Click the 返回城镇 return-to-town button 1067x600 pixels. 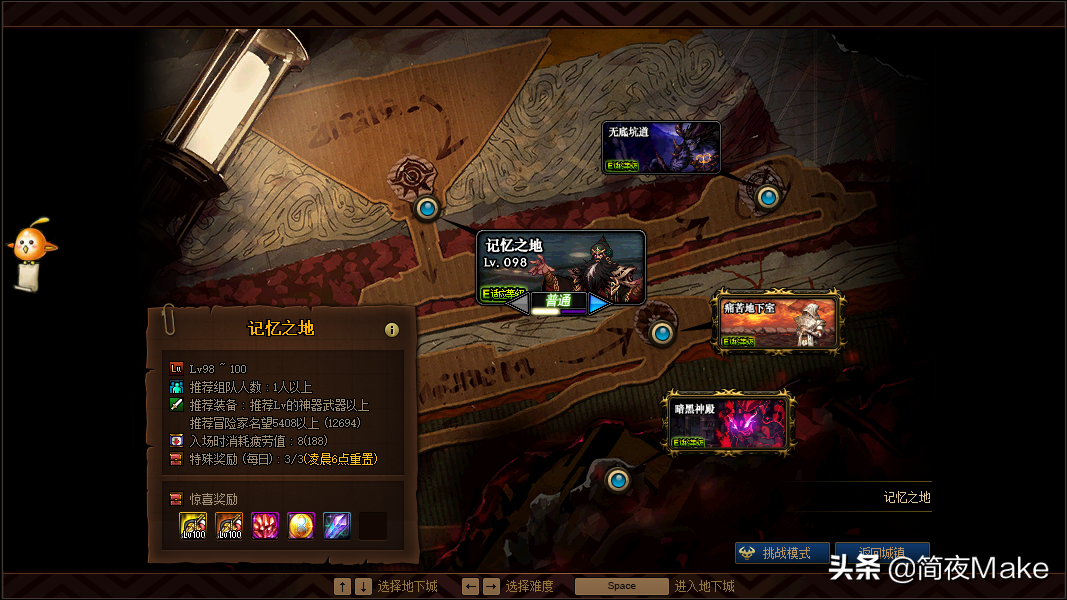[882, 553]
